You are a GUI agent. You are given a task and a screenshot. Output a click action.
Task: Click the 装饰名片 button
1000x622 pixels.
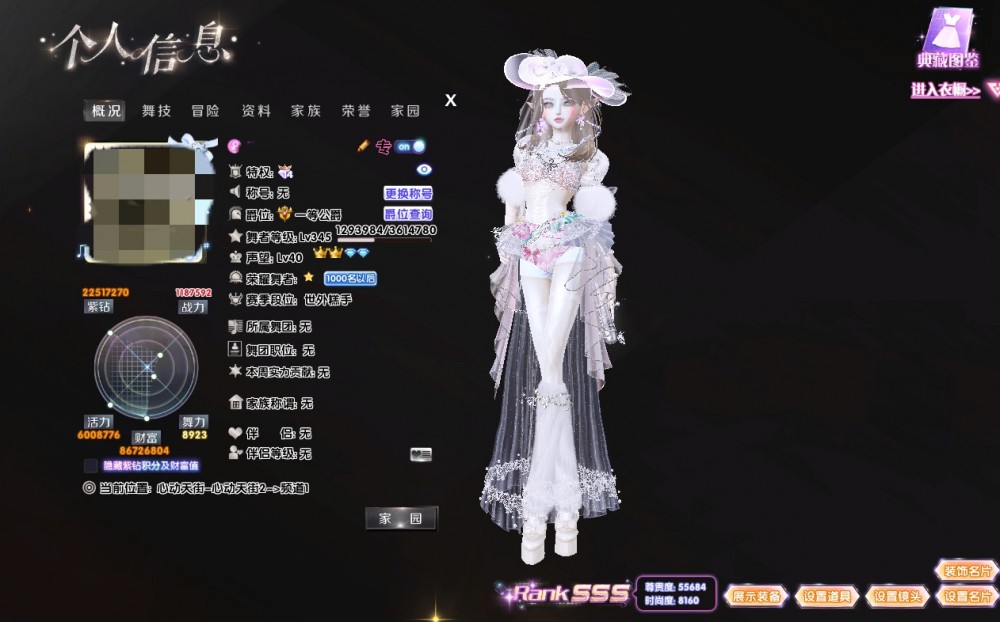[966, 571]
